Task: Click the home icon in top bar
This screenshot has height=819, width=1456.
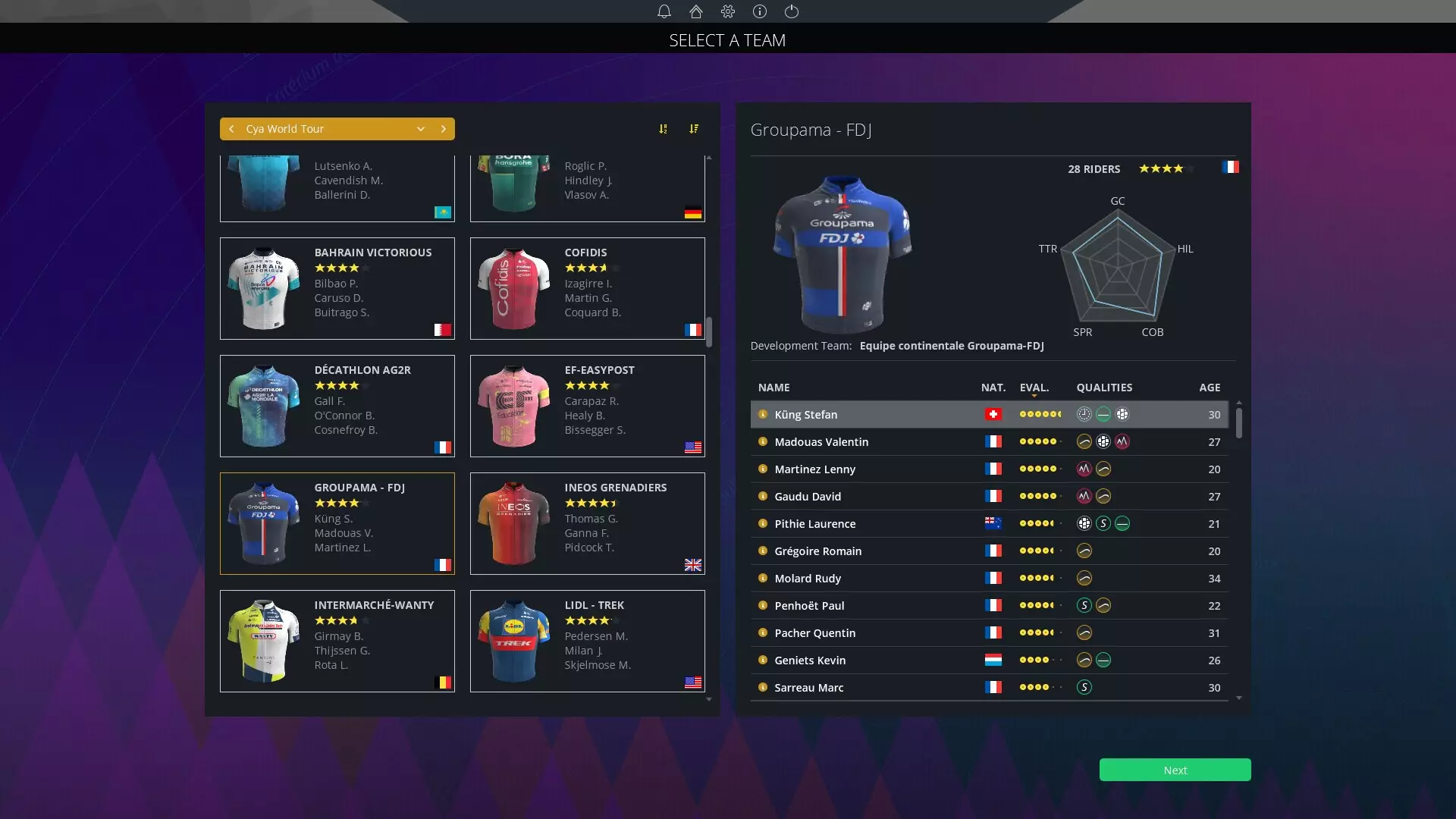Action: 696,11
